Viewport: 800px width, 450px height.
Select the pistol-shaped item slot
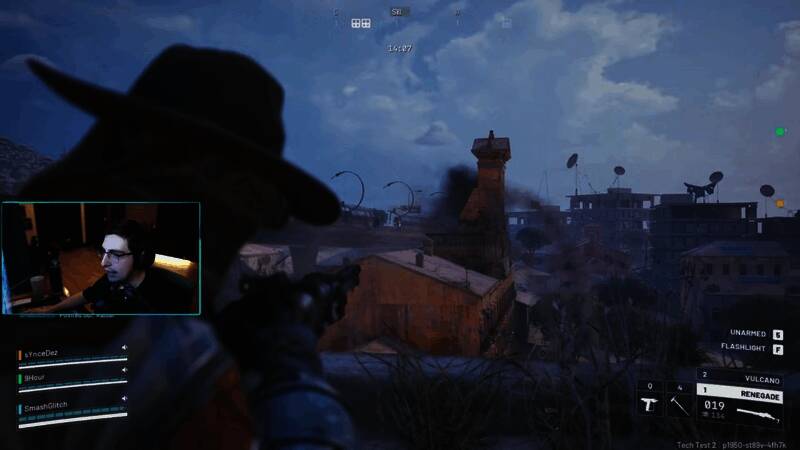pos(650,400)
